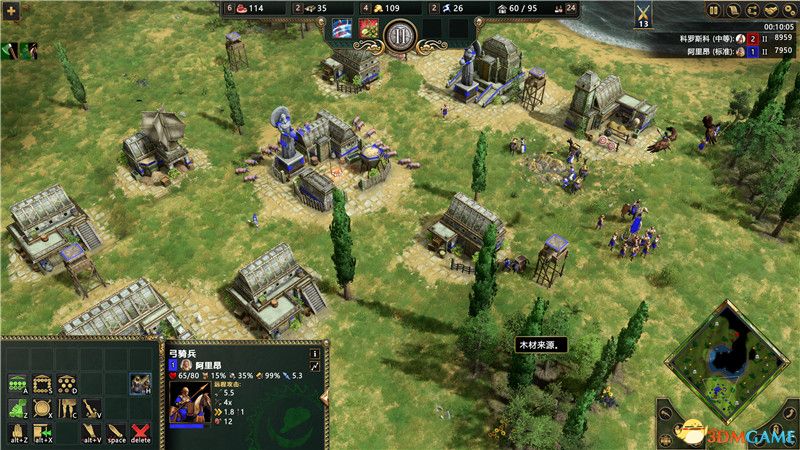Open the unit info panel "i" button

click(314, 353)
